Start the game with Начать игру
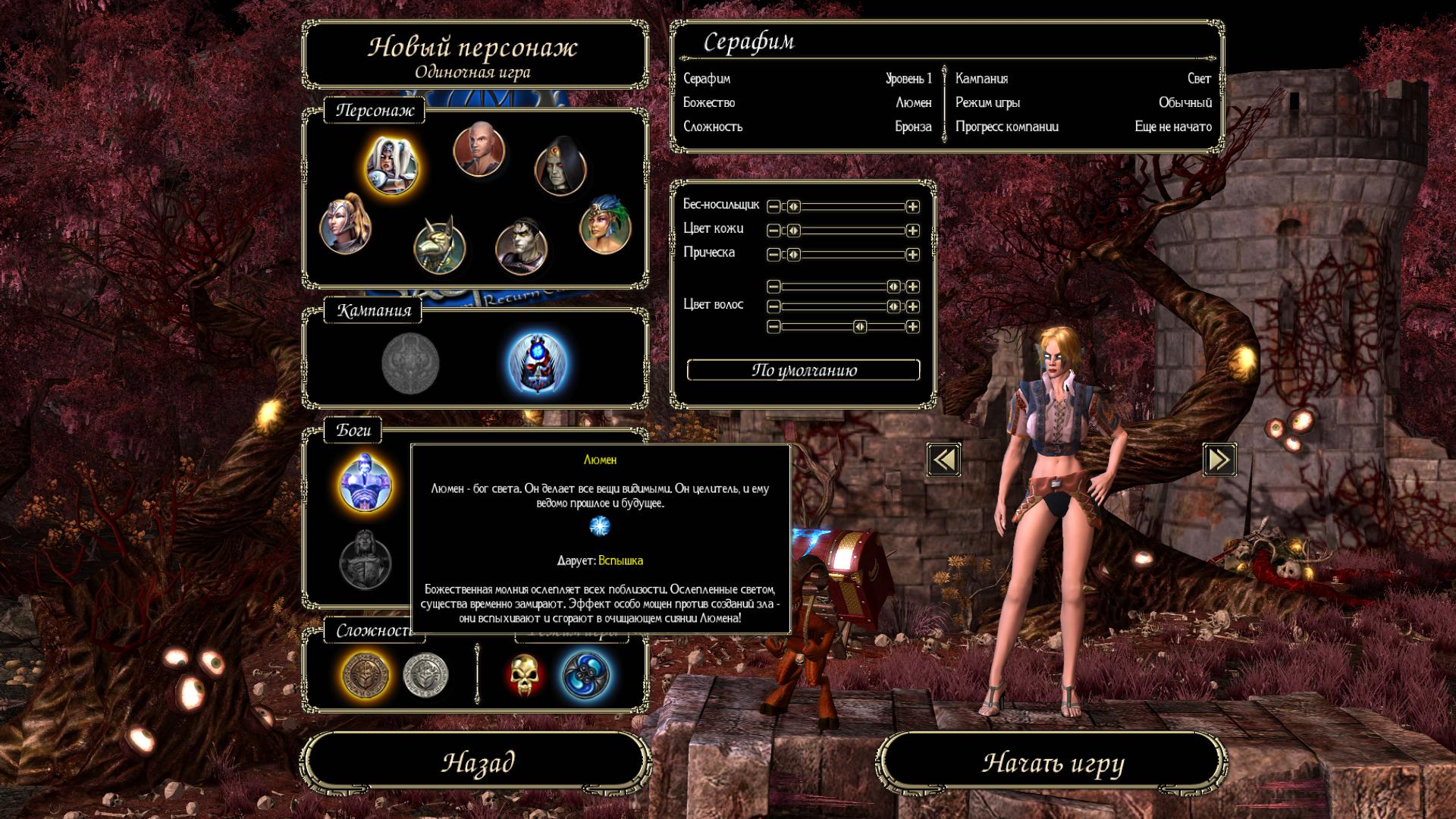 [x=1053, y=762]
